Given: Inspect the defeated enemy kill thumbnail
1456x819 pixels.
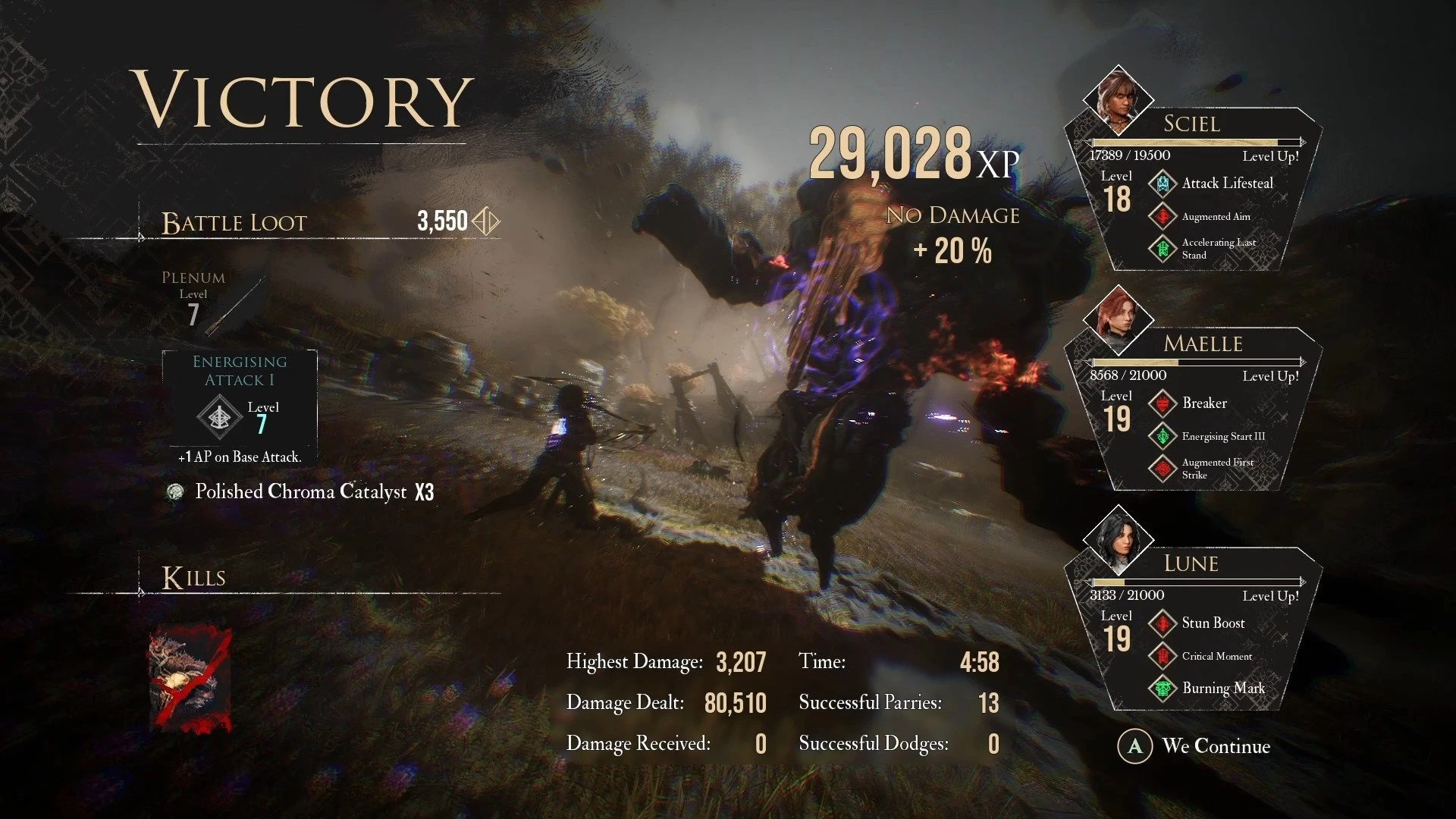Looking at the screenshot, I should (x=190, y=679).
